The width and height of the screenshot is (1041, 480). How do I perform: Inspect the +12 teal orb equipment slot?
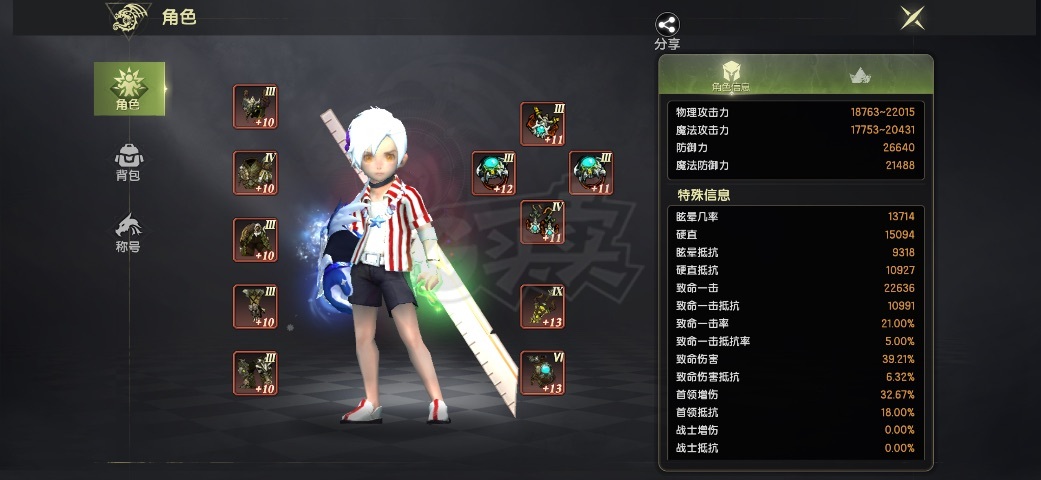coord(494,173)
